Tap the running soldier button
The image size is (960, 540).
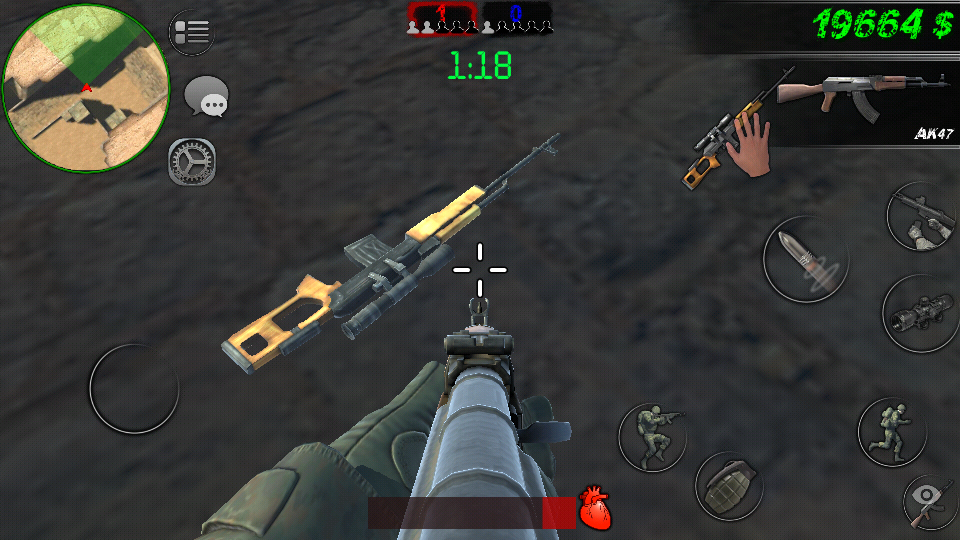pos(892,431)
